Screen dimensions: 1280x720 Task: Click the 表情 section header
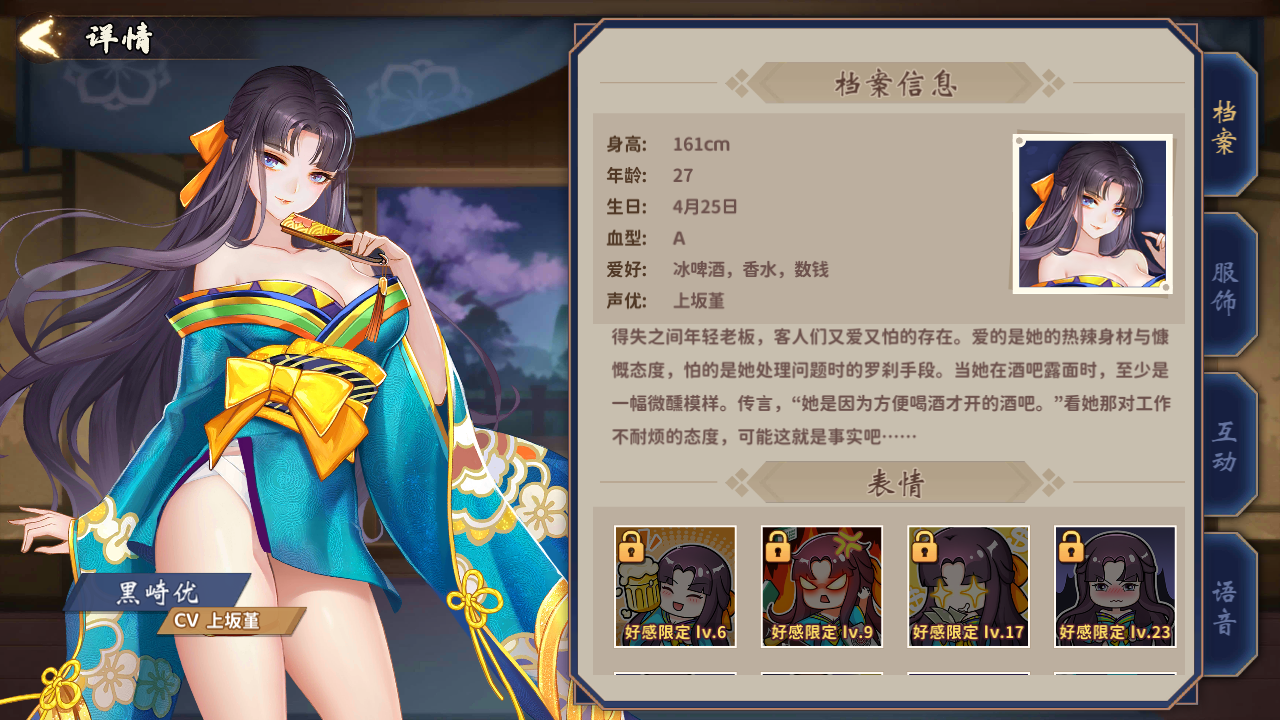pos(898,483)
